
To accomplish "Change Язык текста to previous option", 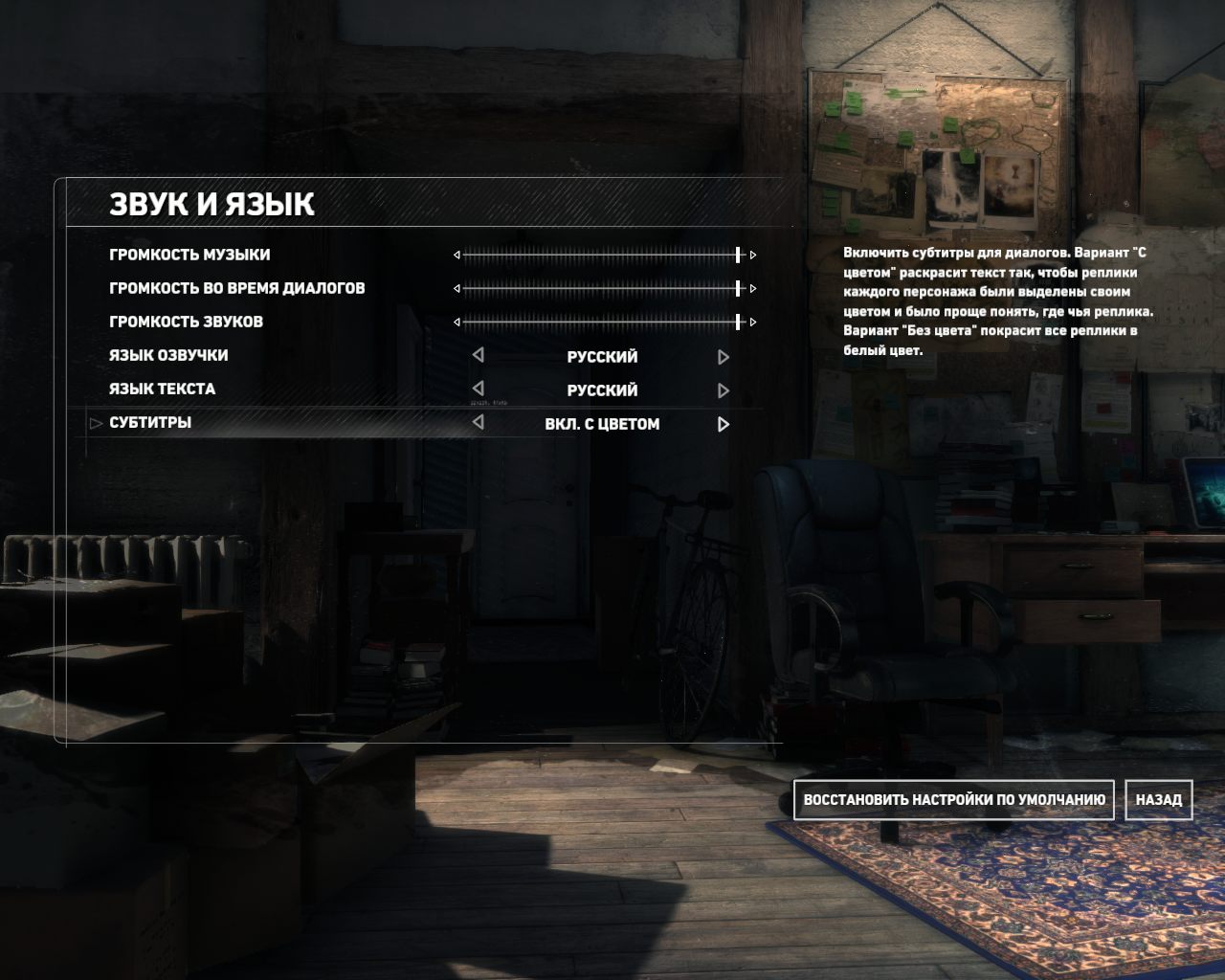I will 478,389.
